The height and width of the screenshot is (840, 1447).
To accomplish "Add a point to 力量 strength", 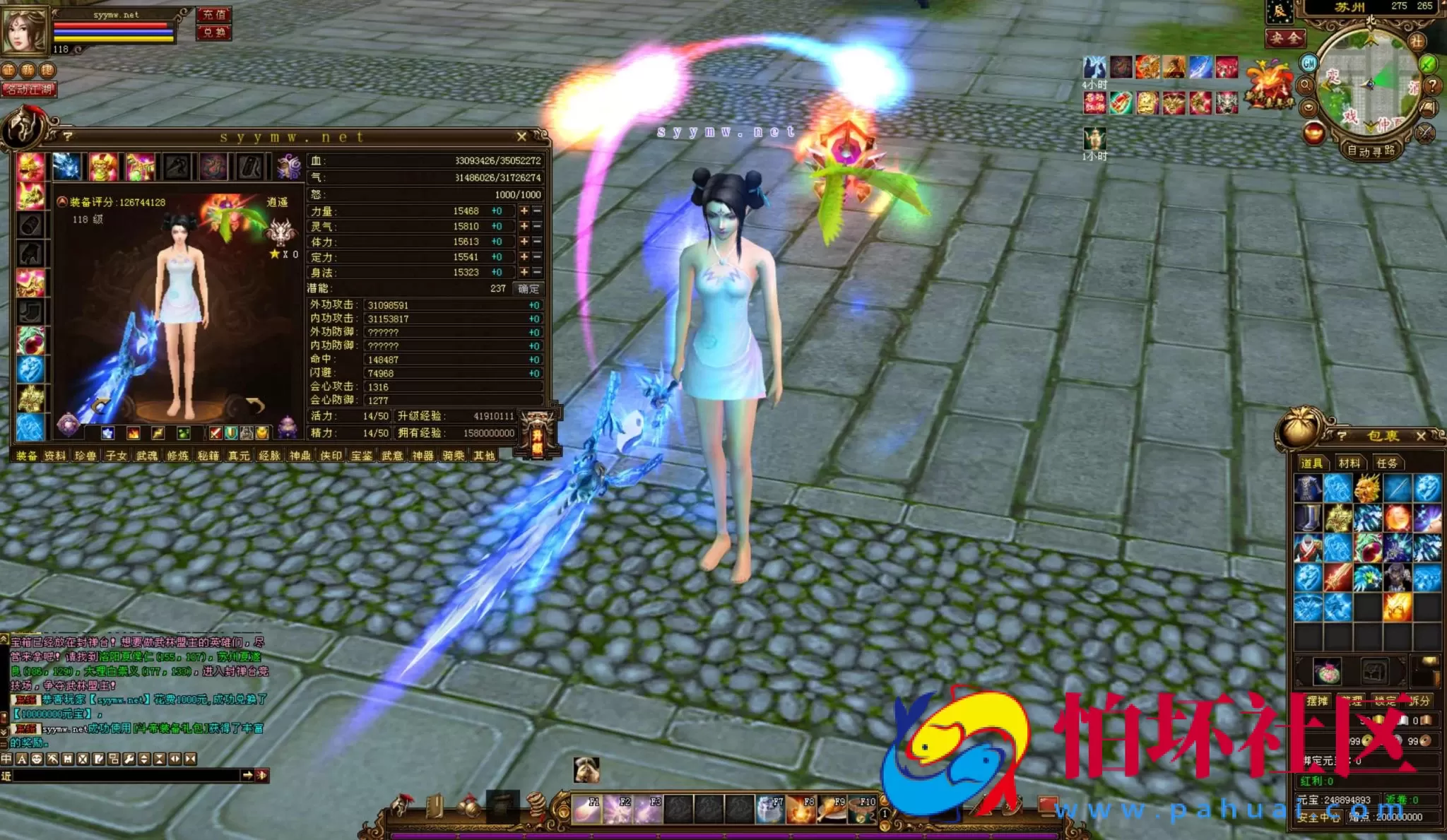I will (x=524, y=211).
